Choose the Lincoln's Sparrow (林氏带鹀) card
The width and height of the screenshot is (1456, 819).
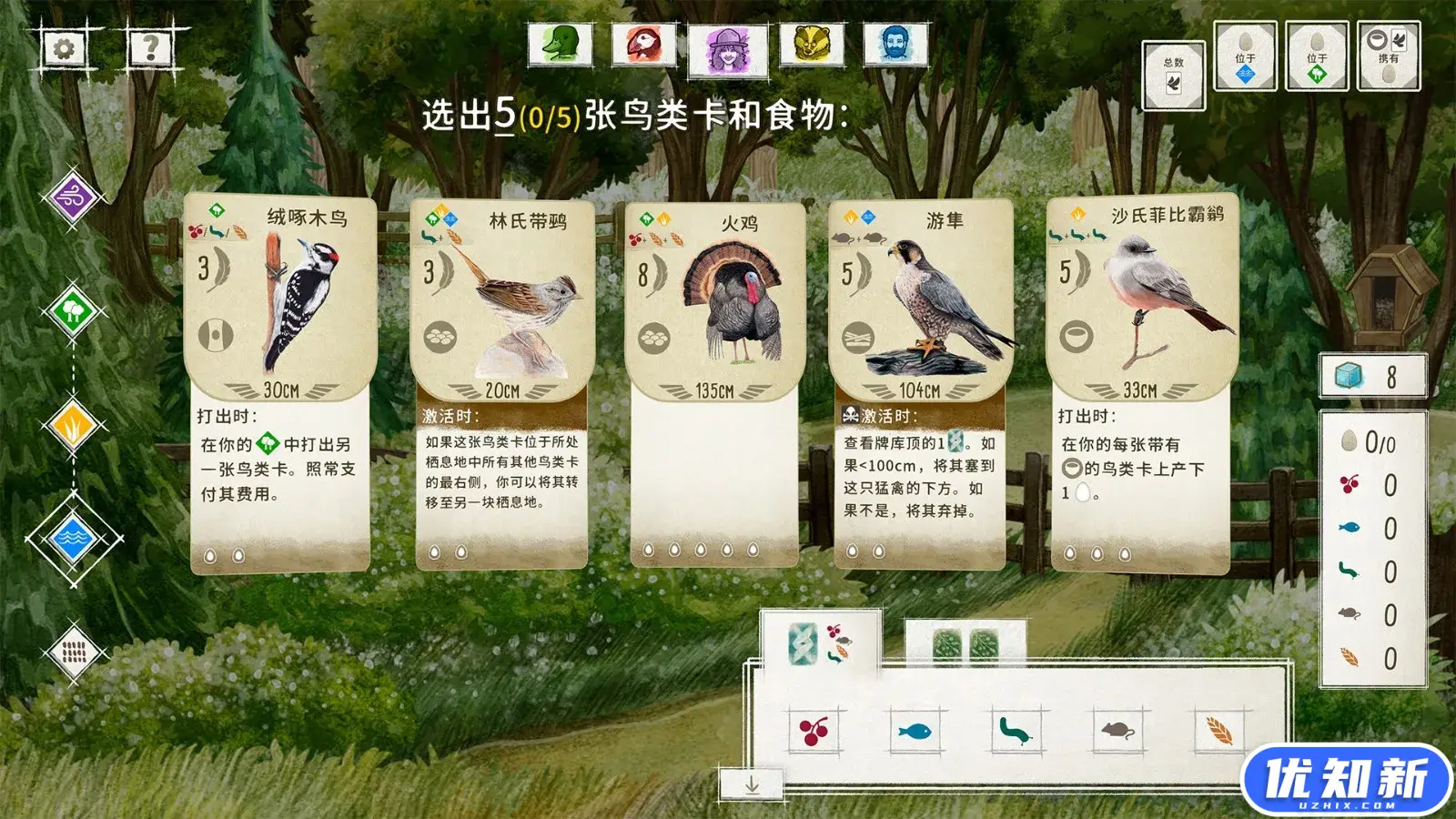502,382
